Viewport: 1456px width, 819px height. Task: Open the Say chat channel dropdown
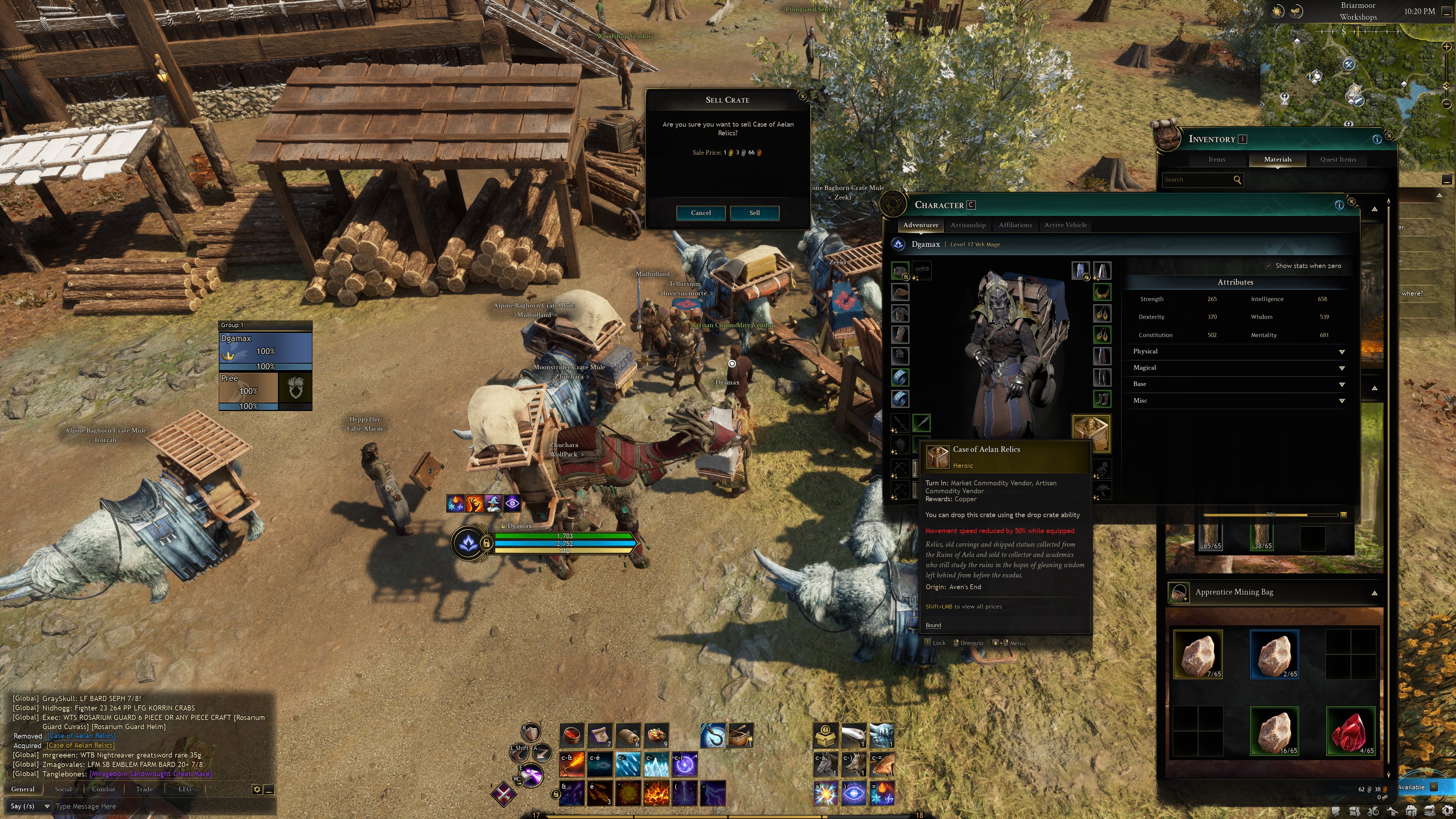click(30, 806)
